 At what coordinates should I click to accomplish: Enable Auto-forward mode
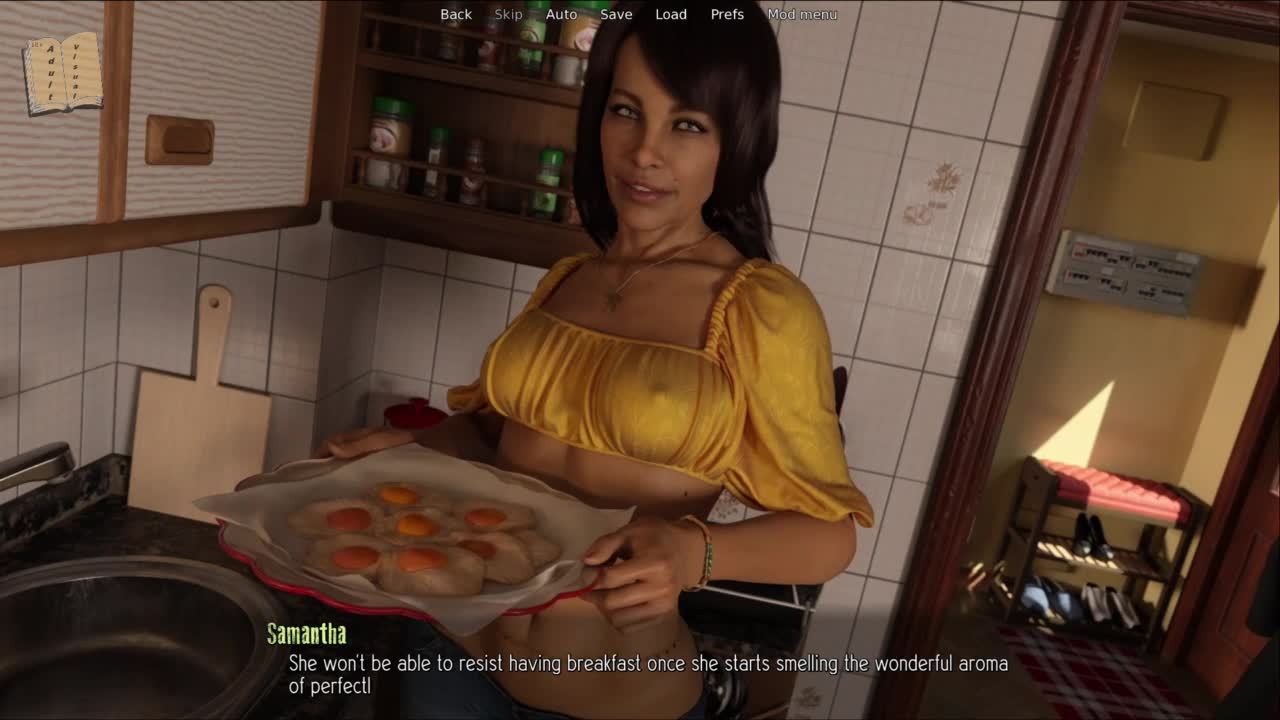pos(561,14)
